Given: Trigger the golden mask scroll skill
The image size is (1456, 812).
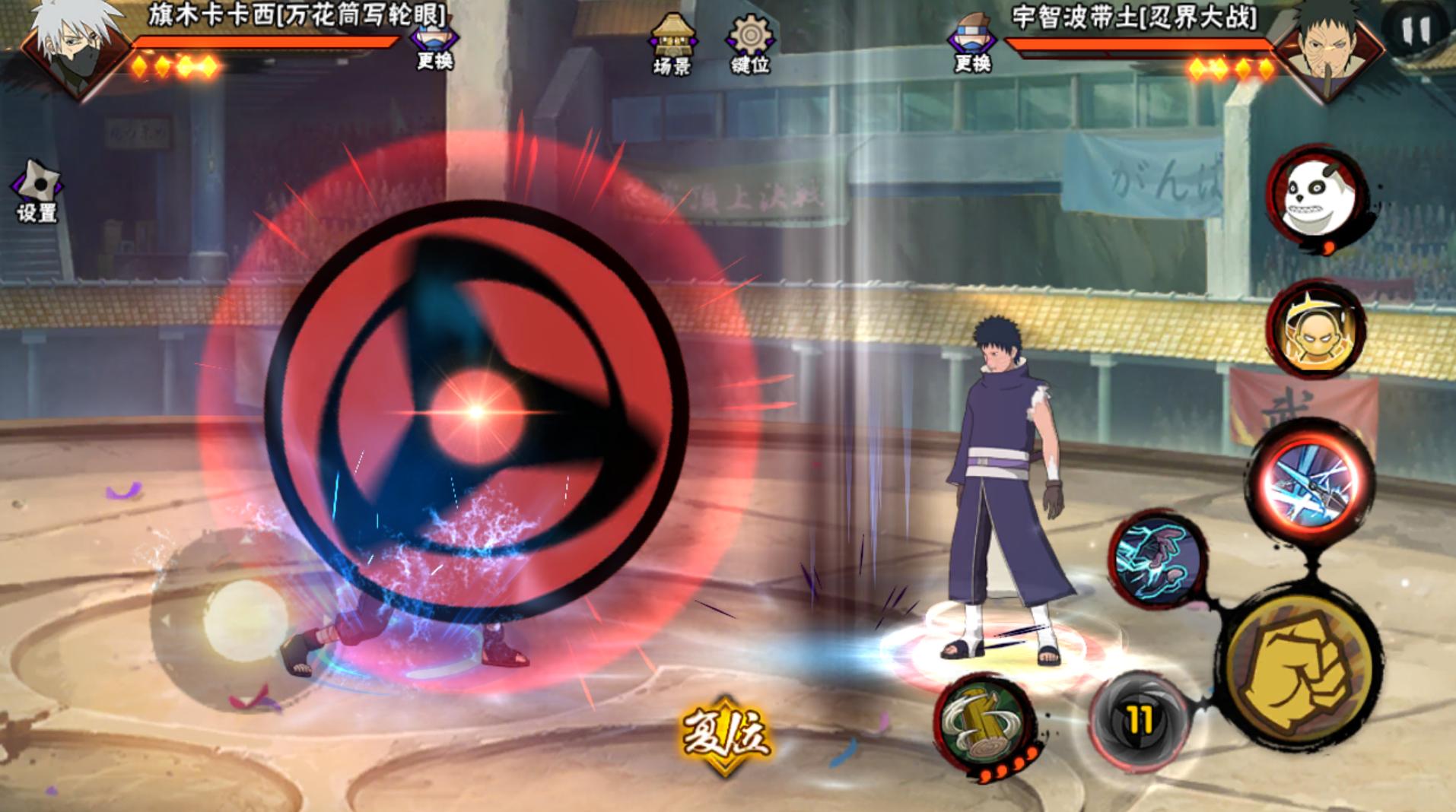Looking at the screenshot, I should [1316, 331].
